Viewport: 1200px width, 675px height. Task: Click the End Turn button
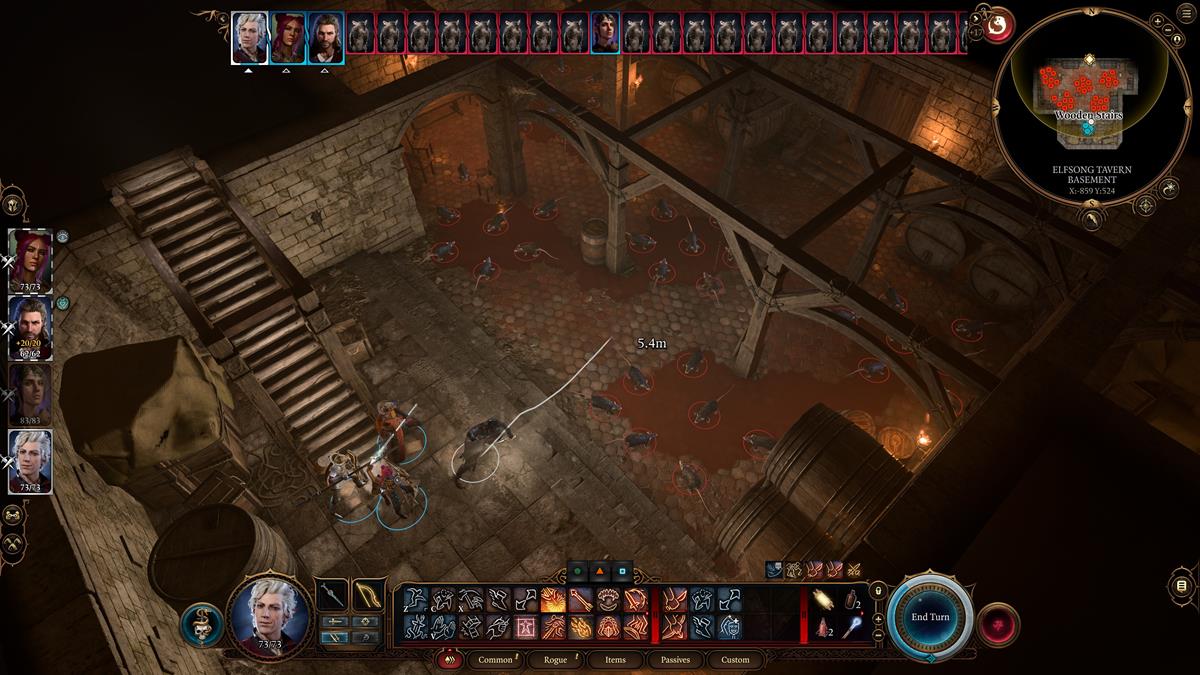point(930,617)
